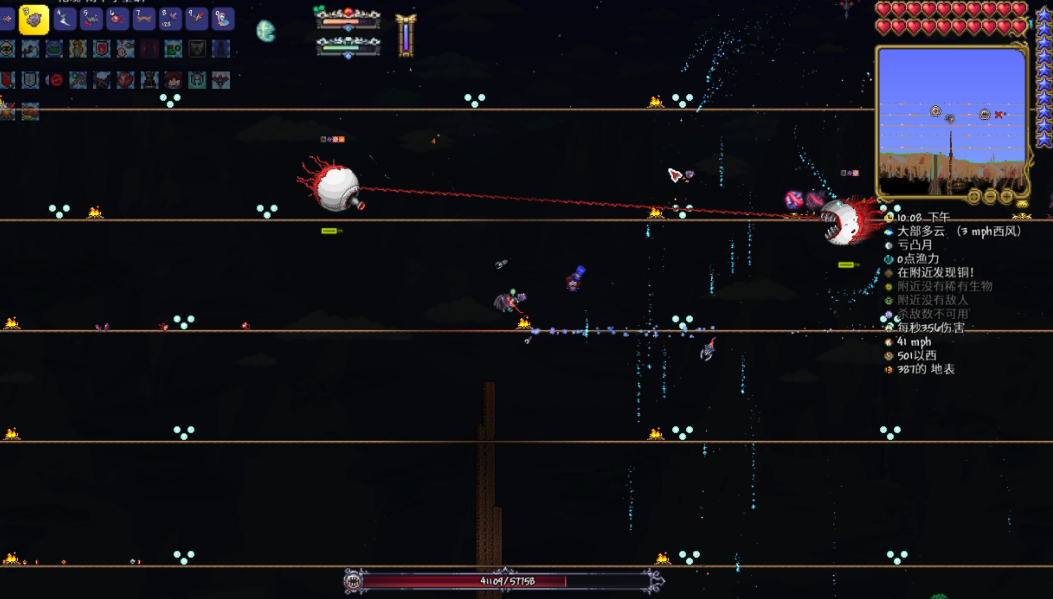Zoom in the minimap with the plus button
1053x599 pixels.
coord(1007,197)
